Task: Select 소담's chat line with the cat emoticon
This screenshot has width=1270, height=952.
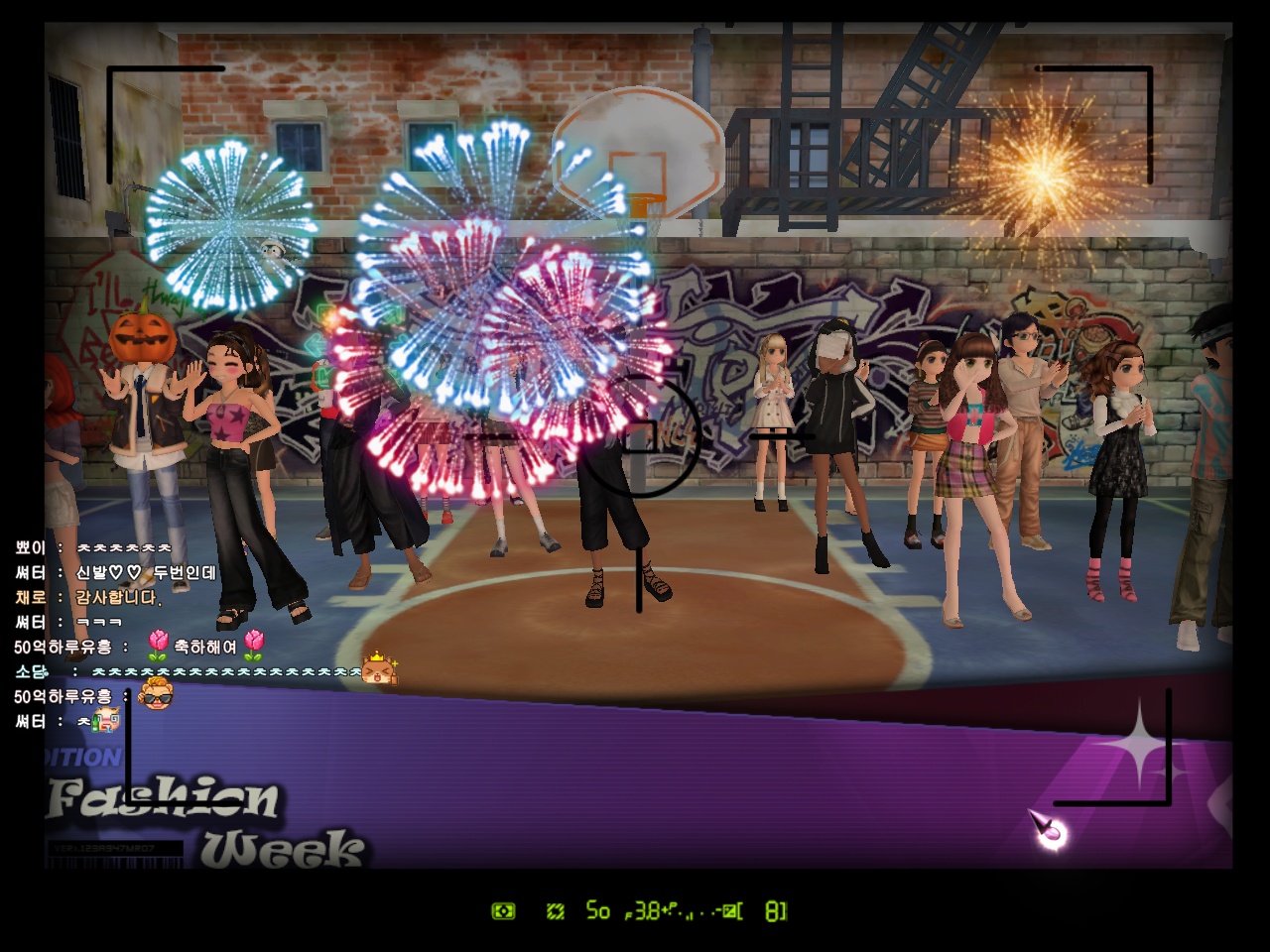Action: [228, 671]
